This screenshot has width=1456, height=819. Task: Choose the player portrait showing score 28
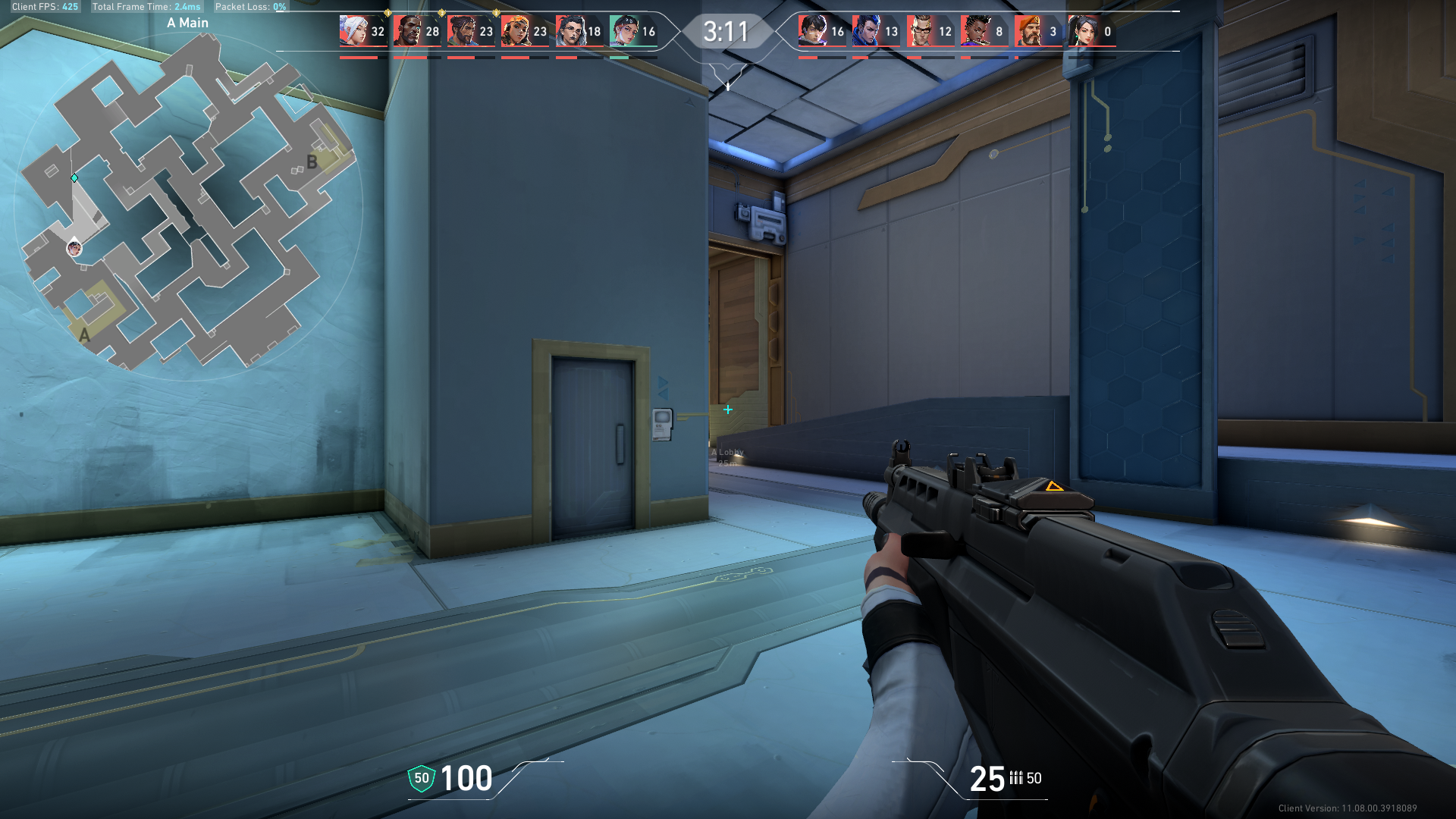(x=408, y=31)
